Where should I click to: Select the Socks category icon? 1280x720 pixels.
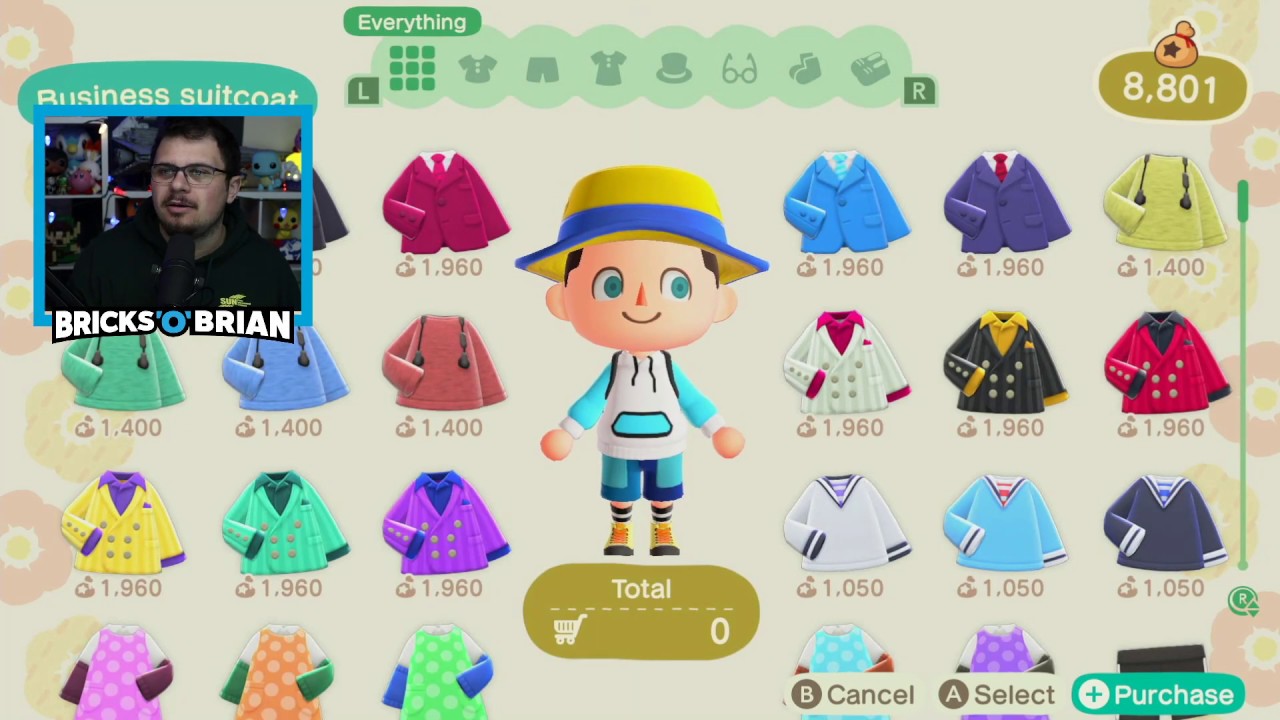804,67
